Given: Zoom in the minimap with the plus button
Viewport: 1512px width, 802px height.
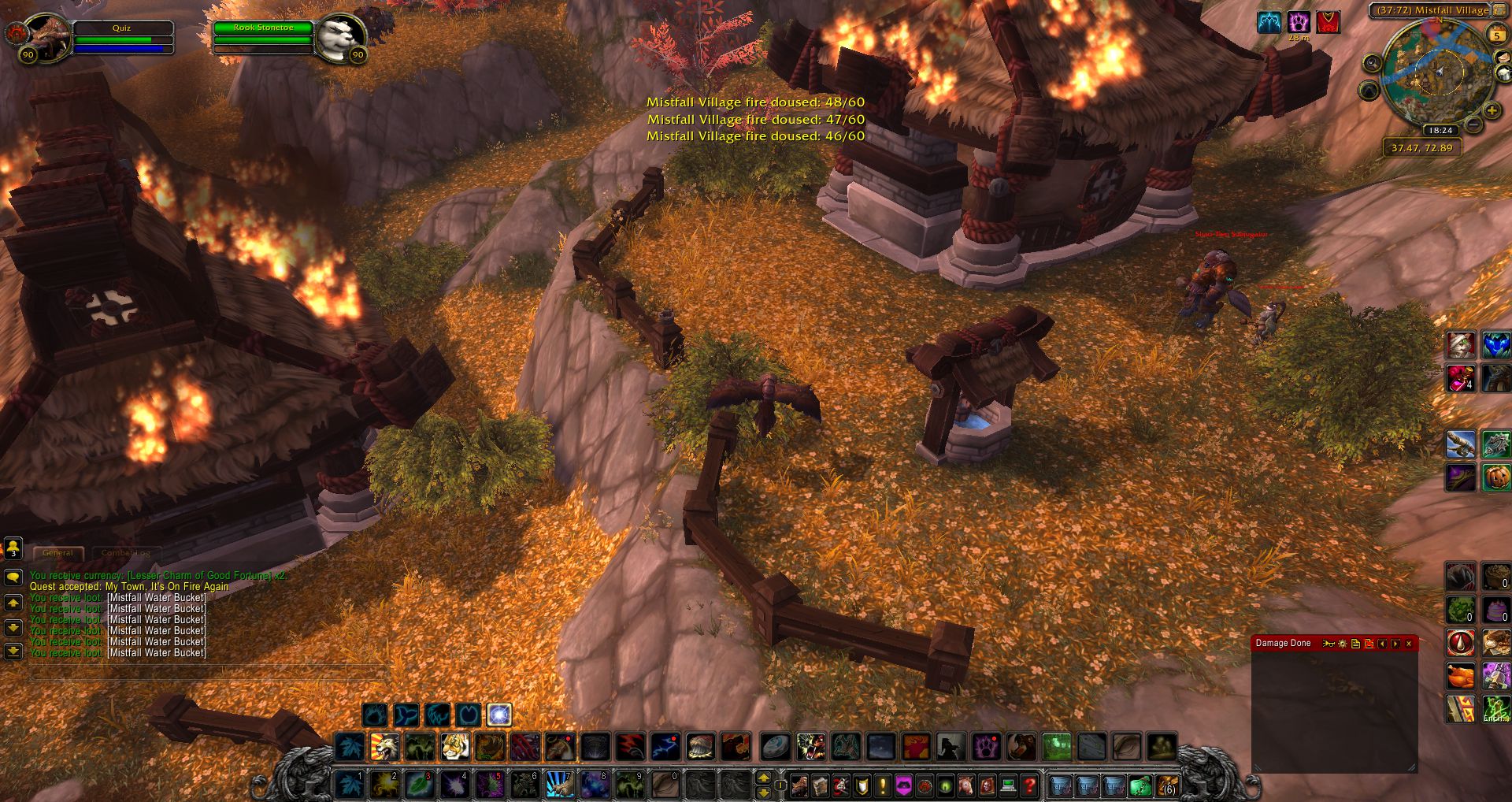Looking at the screenshot, I should click(x=1492, y=111).
